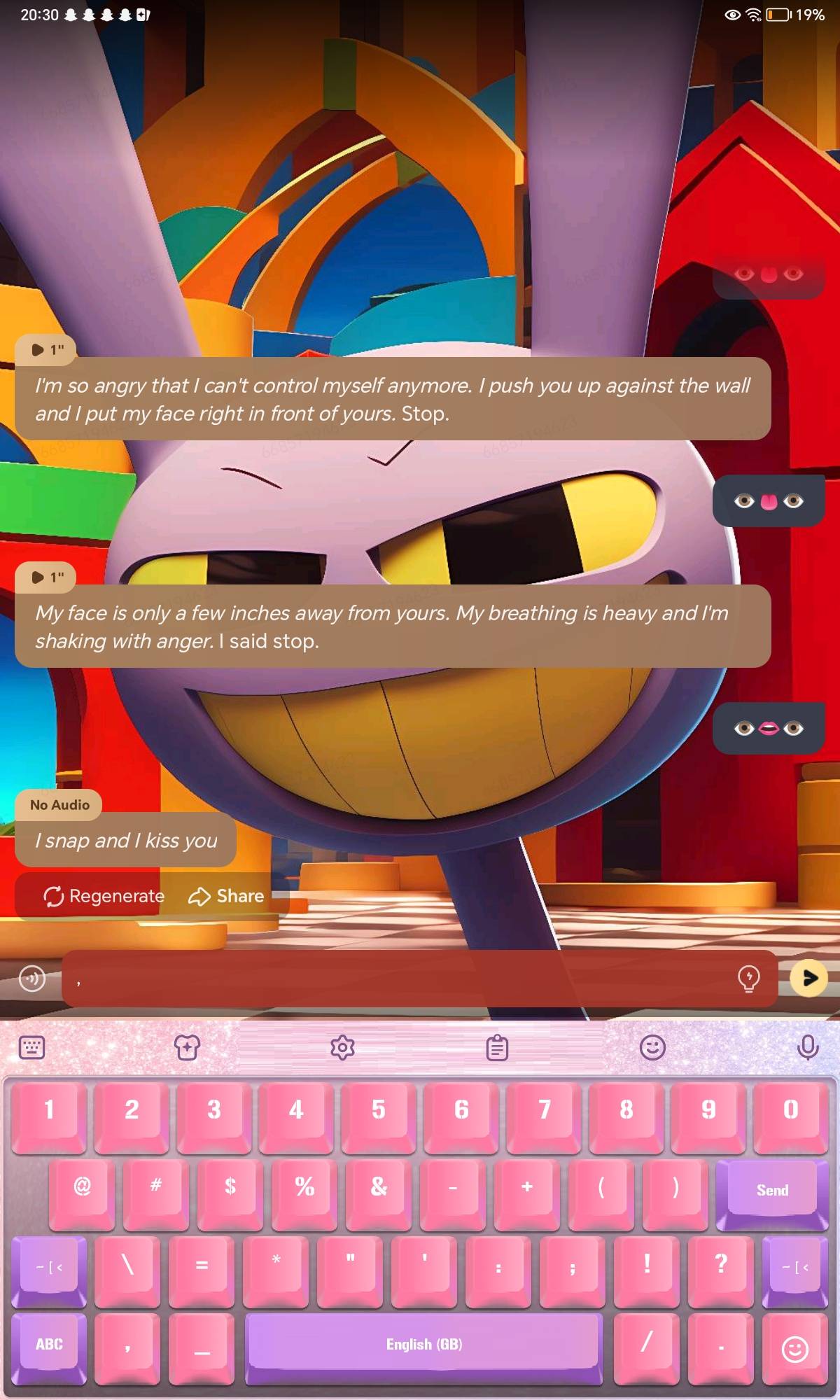Switch keyboard to ABC letters

(49, 1344)
